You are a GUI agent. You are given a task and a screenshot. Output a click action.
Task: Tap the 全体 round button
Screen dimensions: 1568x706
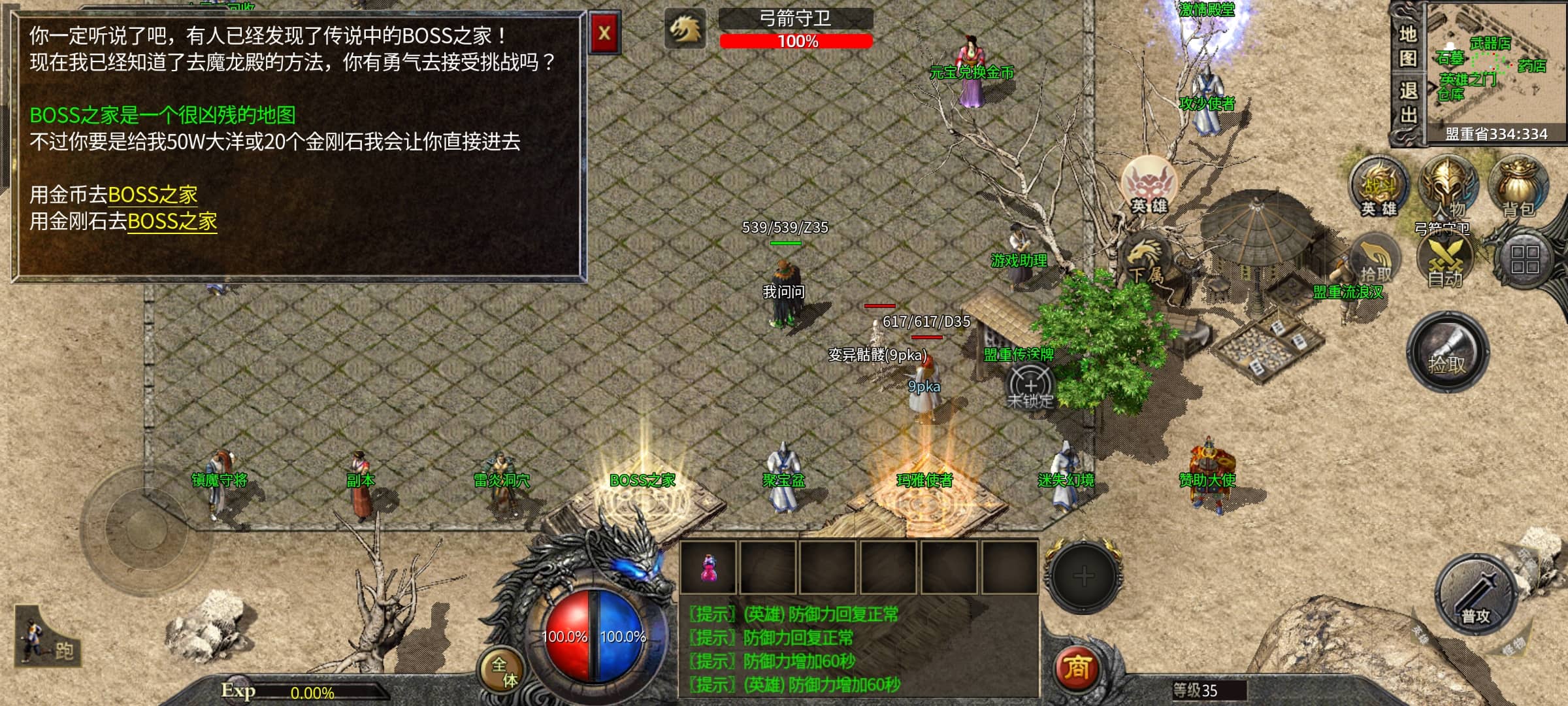pyautogui.click(x=504, y=672)
